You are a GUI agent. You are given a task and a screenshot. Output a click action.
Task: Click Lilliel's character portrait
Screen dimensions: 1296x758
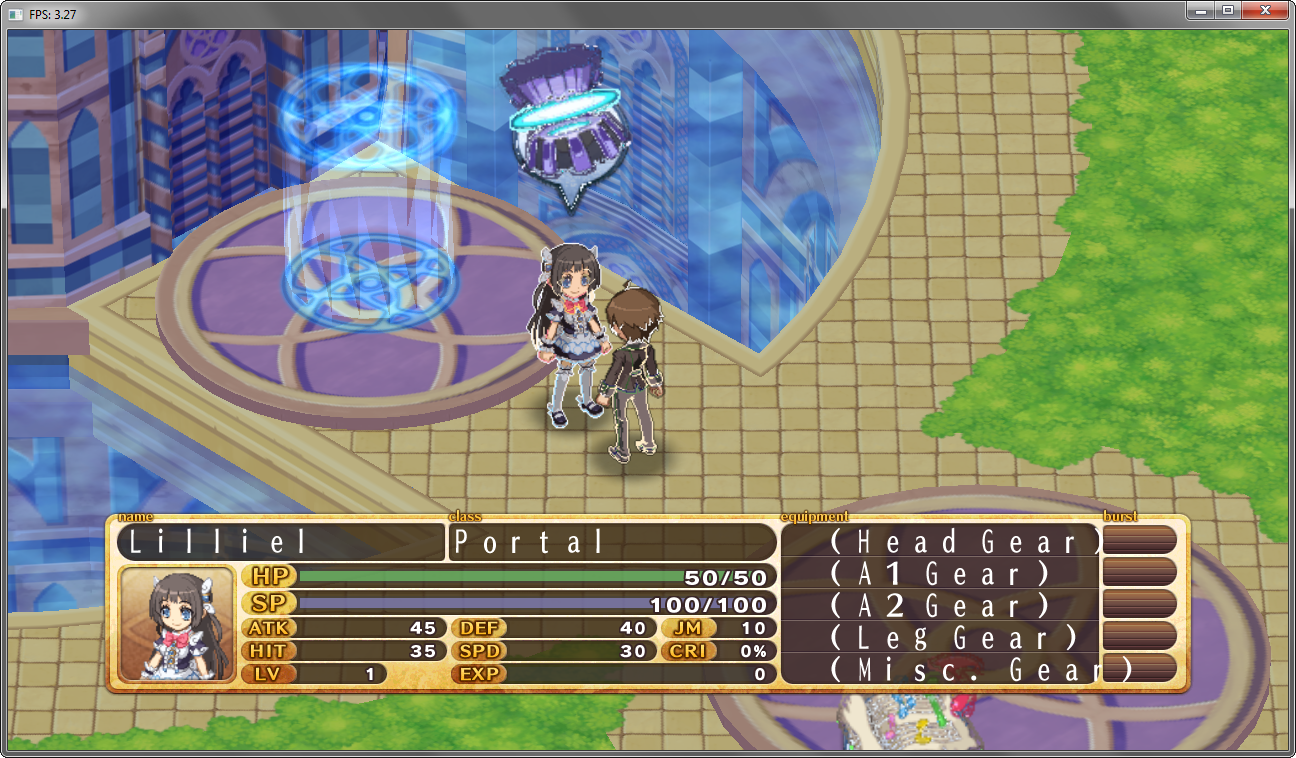click(177, 625)
